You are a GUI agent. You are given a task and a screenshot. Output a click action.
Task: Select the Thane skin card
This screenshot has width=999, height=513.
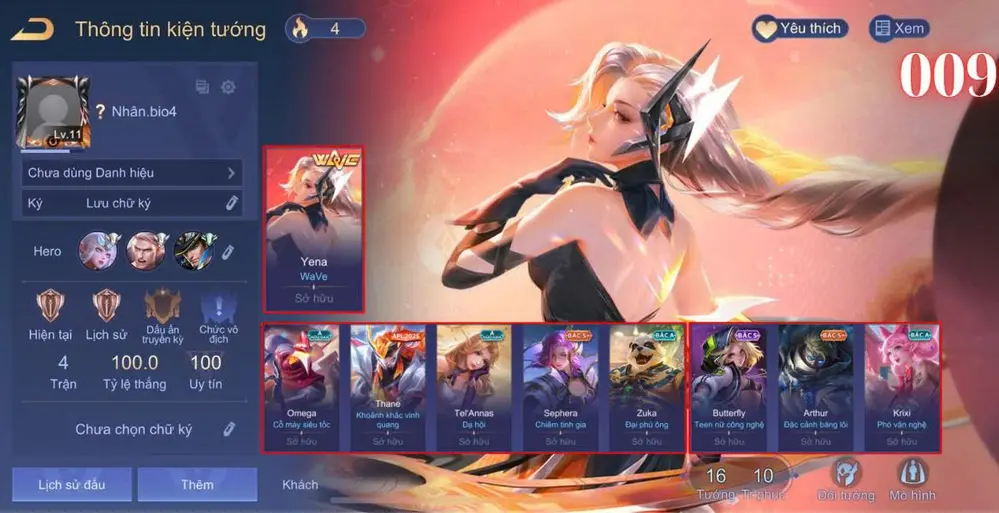pos(387,387)
